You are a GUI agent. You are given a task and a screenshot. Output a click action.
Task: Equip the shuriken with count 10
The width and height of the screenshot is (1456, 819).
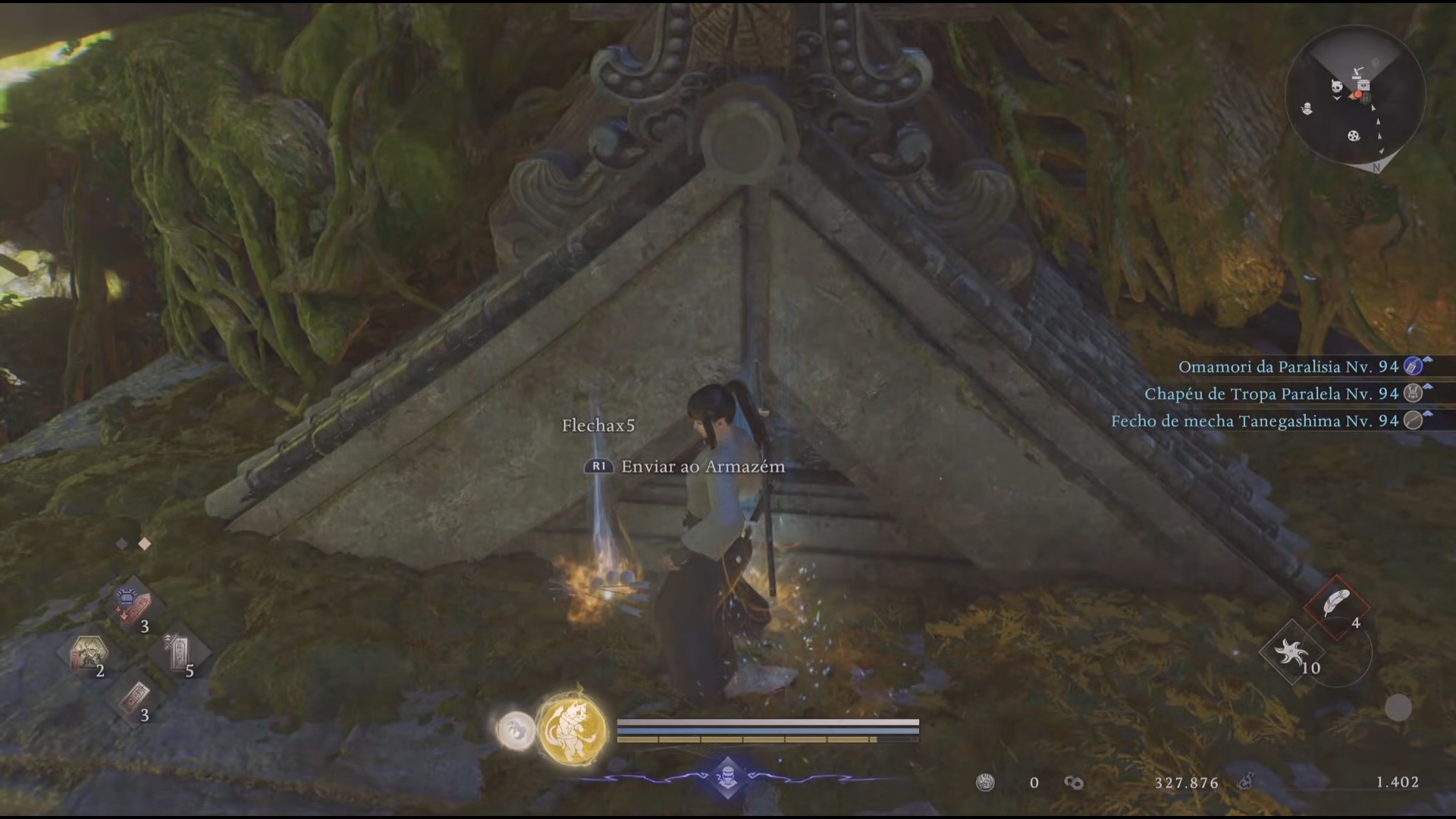point(1291,651)
